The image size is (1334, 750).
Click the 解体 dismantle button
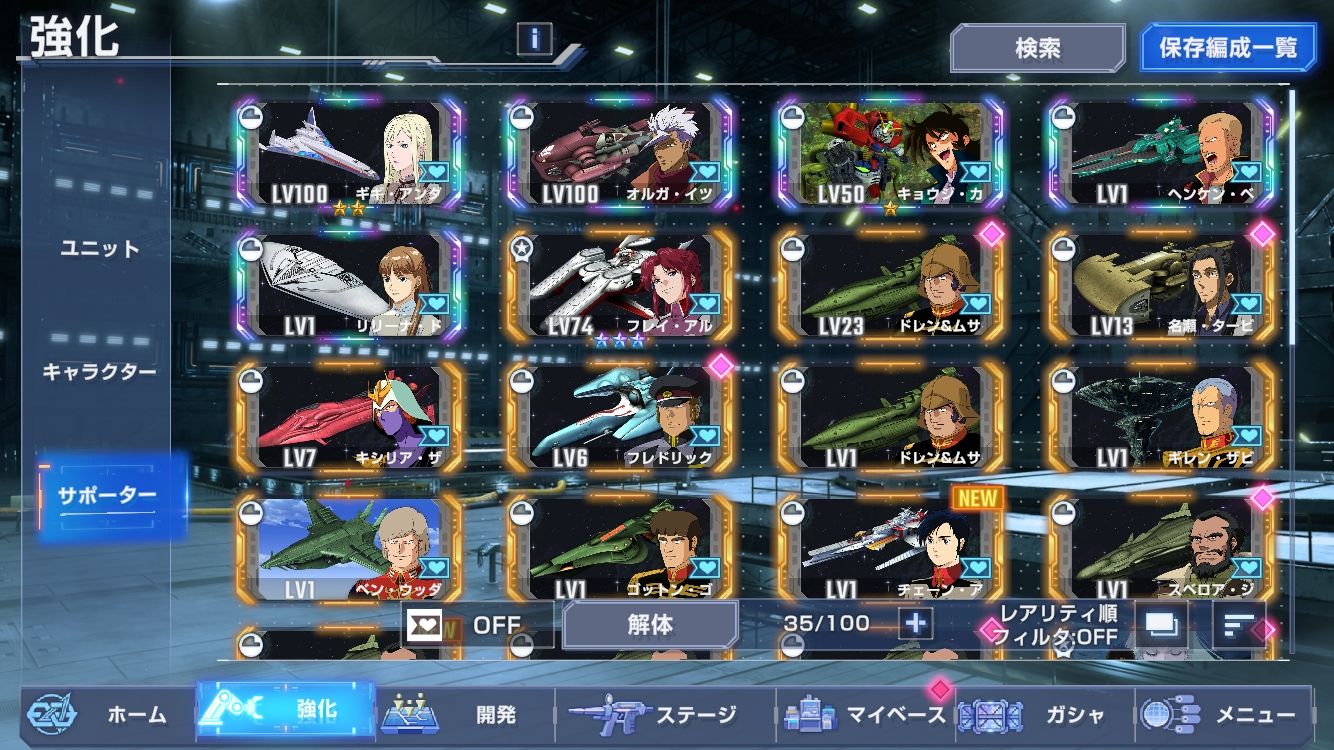click(650, 625)
